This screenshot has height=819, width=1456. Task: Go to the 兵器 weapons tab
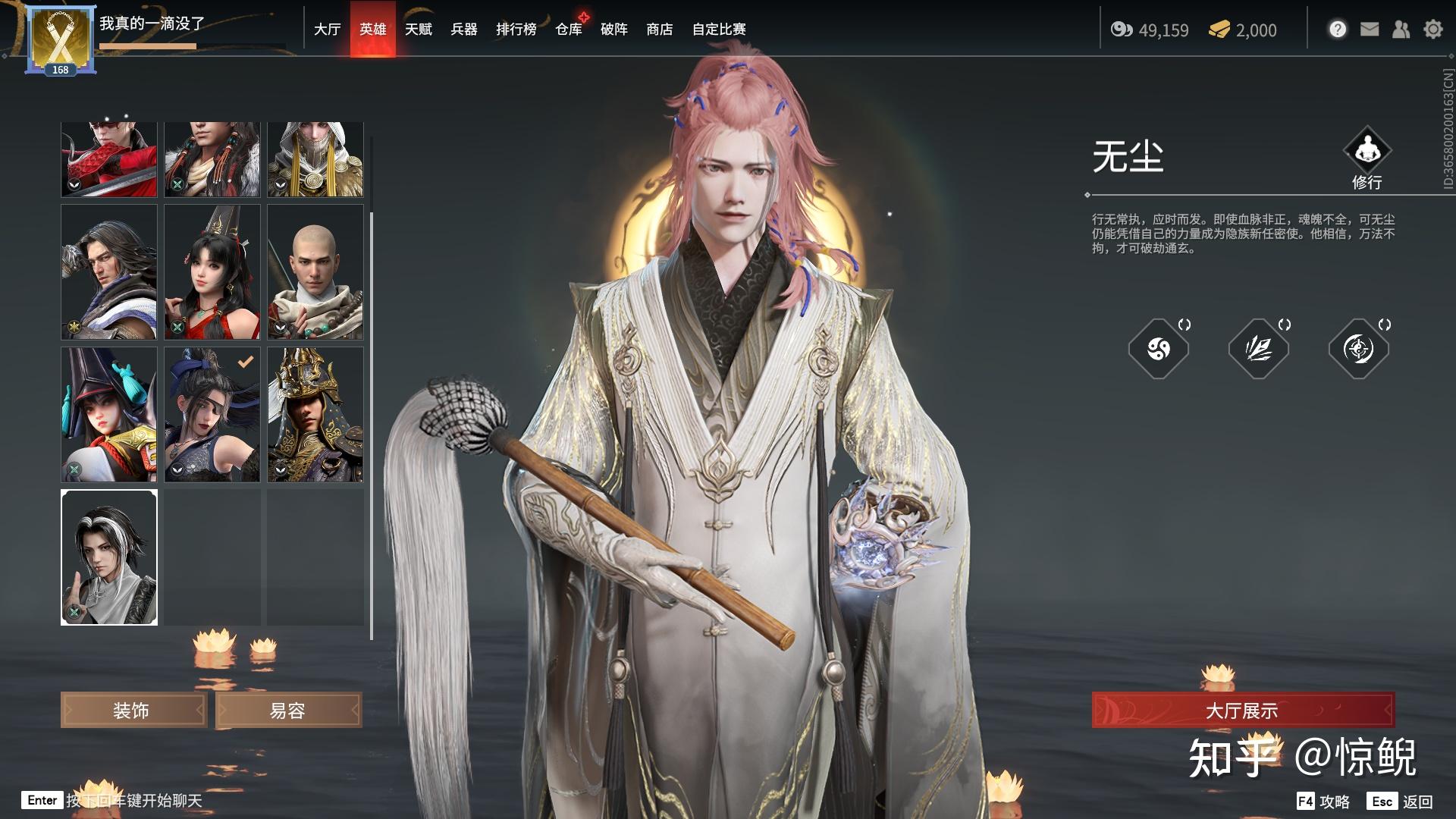click(463, 30)
